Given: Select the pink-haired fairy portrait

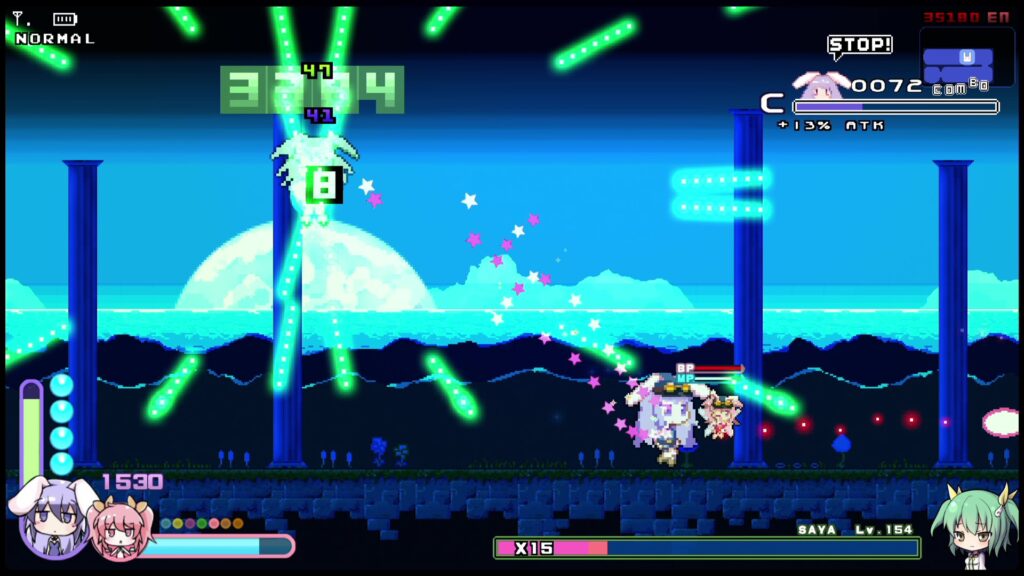Looking at the screenshot, I should tap(118, 530).
